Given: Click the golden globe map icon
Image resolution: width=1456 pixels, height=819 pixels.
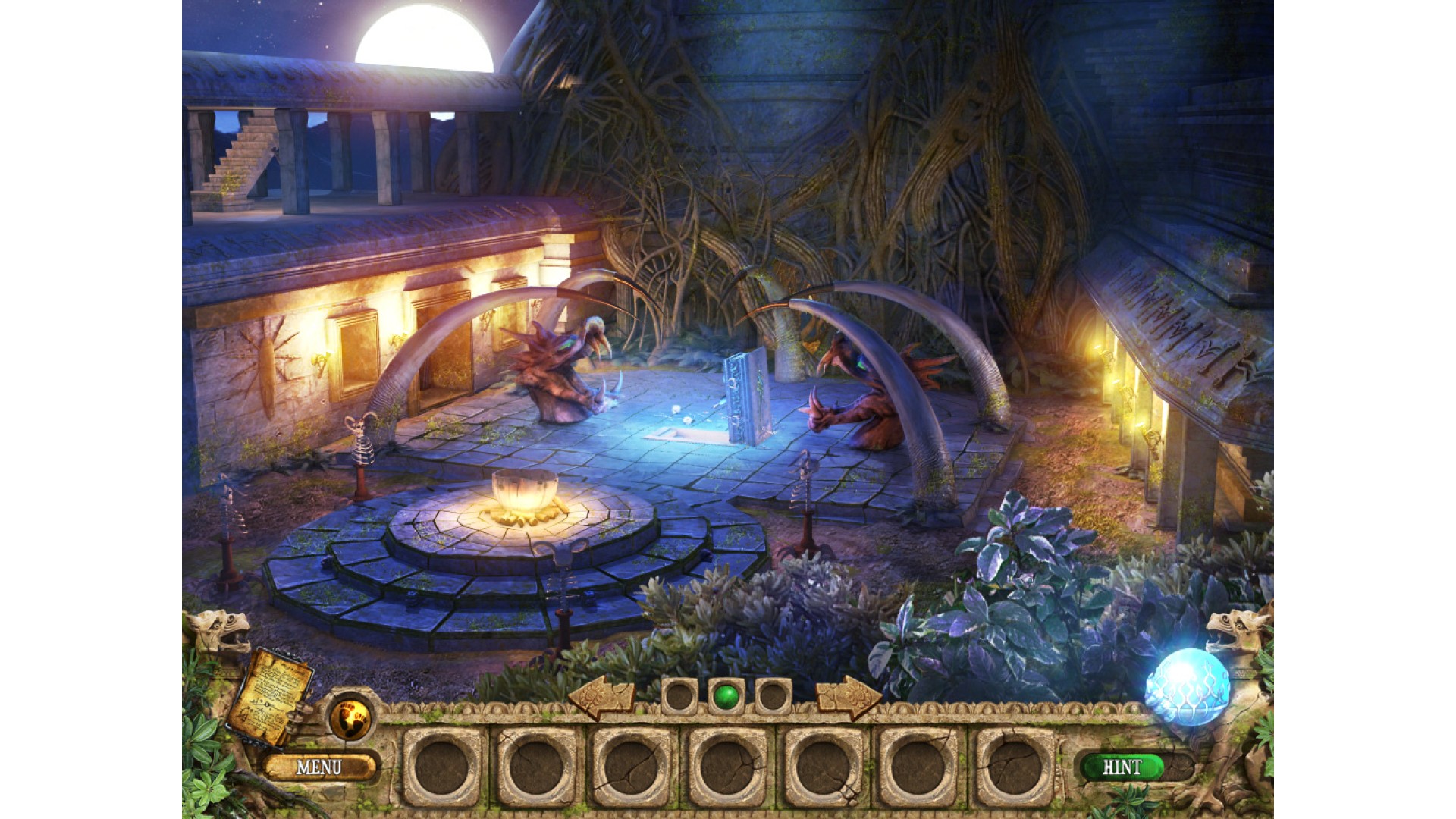Looking at the screenshot, I should 350,717.
